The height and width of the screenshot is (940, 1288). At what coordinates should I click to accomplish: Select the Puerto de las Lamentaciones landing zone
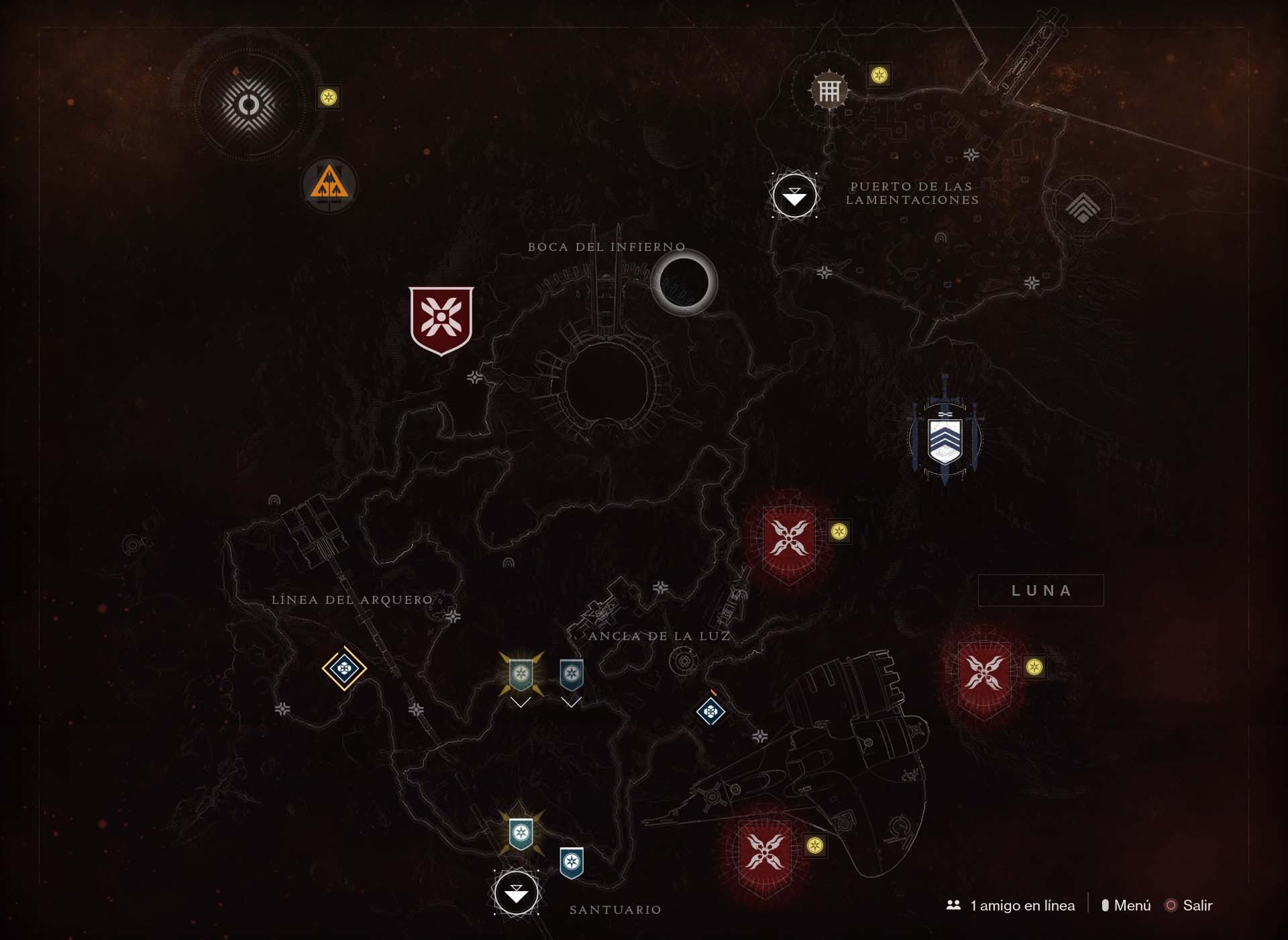794,196
